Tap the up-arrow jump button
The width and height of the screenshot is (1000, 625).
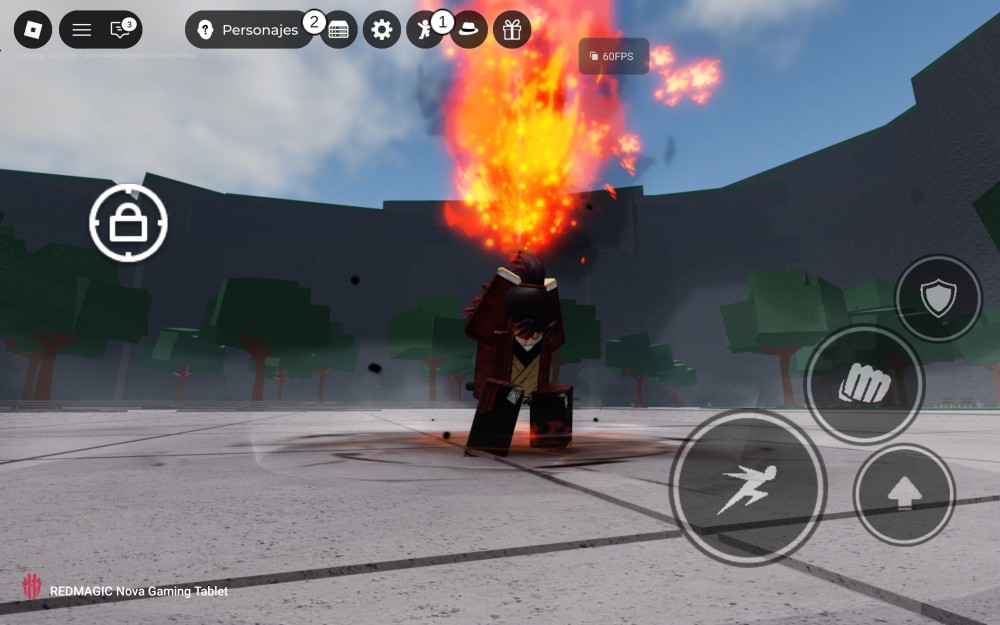click(904, 494)
